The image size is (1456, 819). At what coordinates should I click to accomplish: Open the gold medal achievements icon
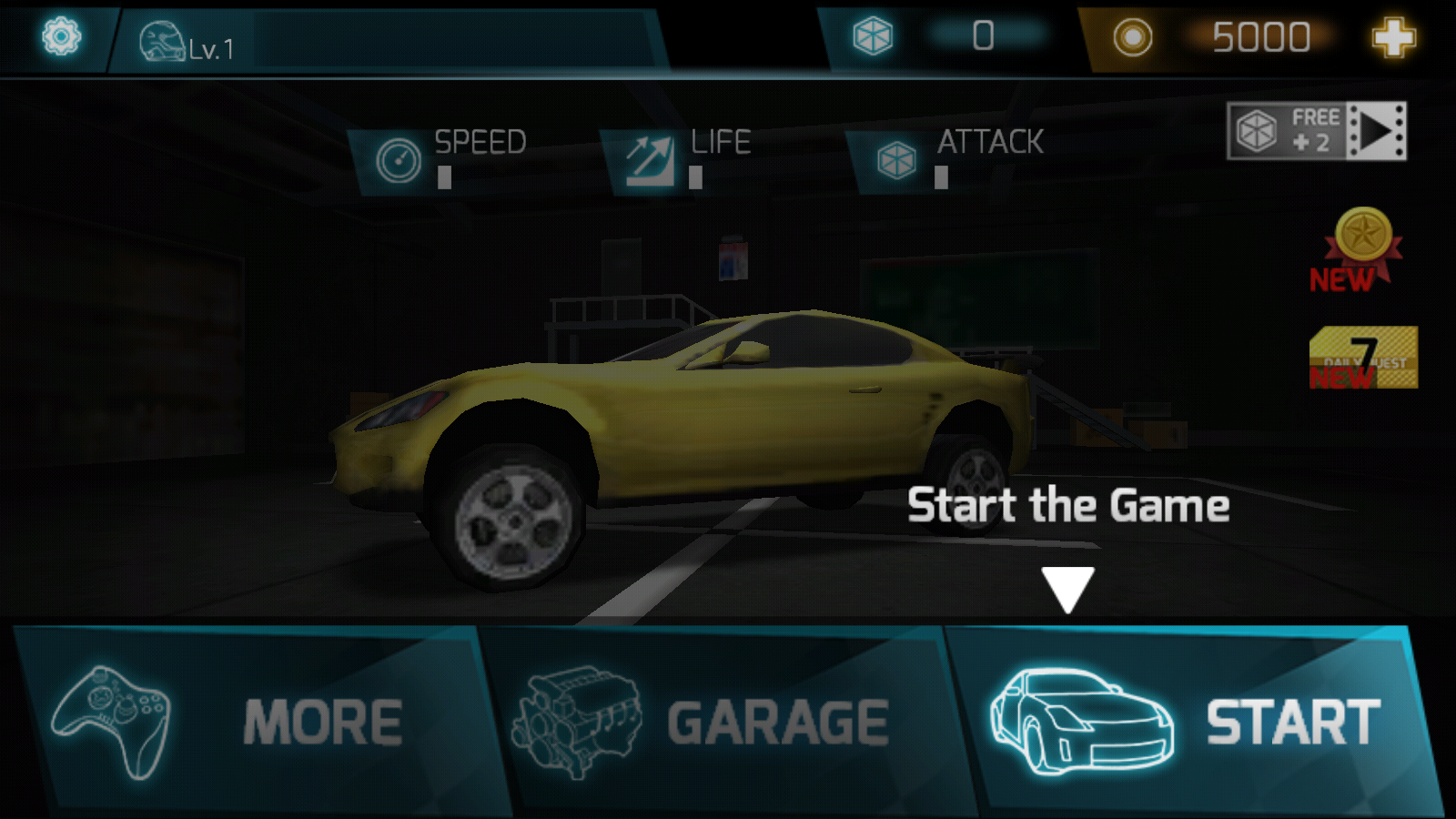pyautogui.click(x=1361, y=246)
